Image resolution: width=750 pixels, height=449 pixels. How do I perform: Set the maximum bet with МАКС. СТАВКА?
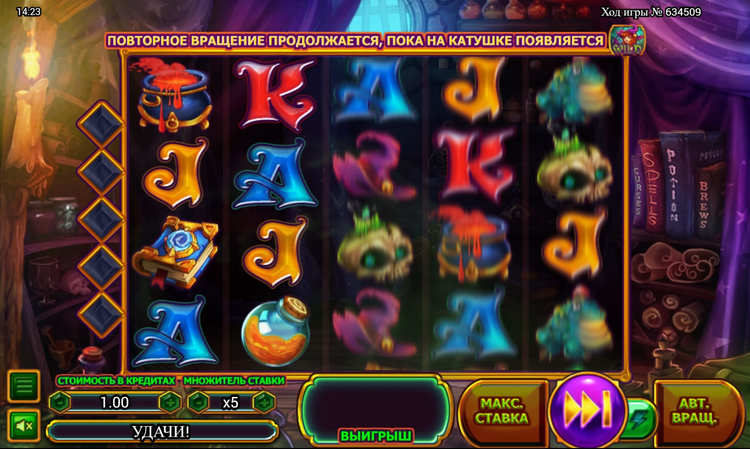(x=502, y=410)
